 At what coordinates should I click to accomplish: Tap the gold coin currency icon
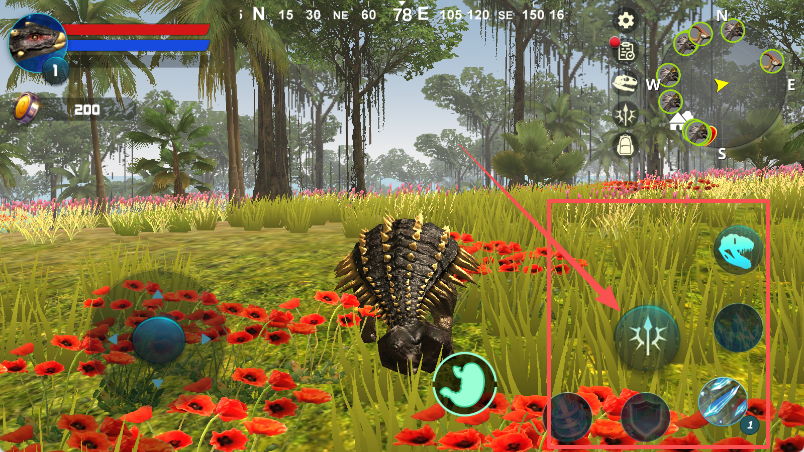pos(25,107)
